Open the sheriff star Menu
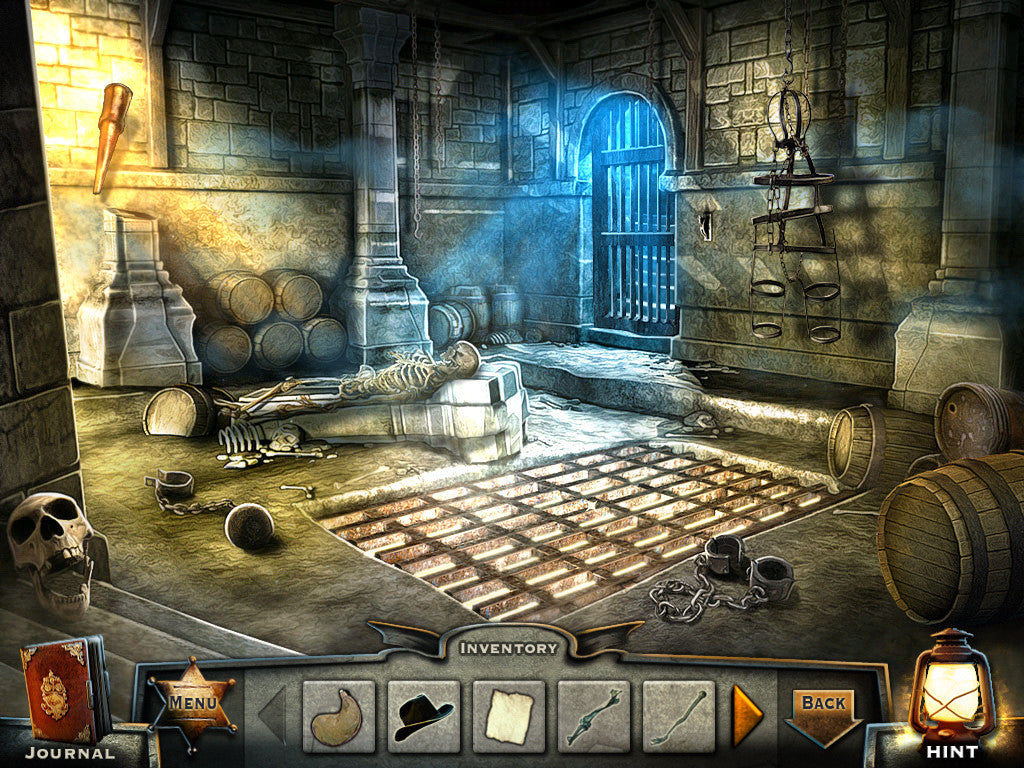The width and height of the screenshot is (1024, 768). point(192,703)
